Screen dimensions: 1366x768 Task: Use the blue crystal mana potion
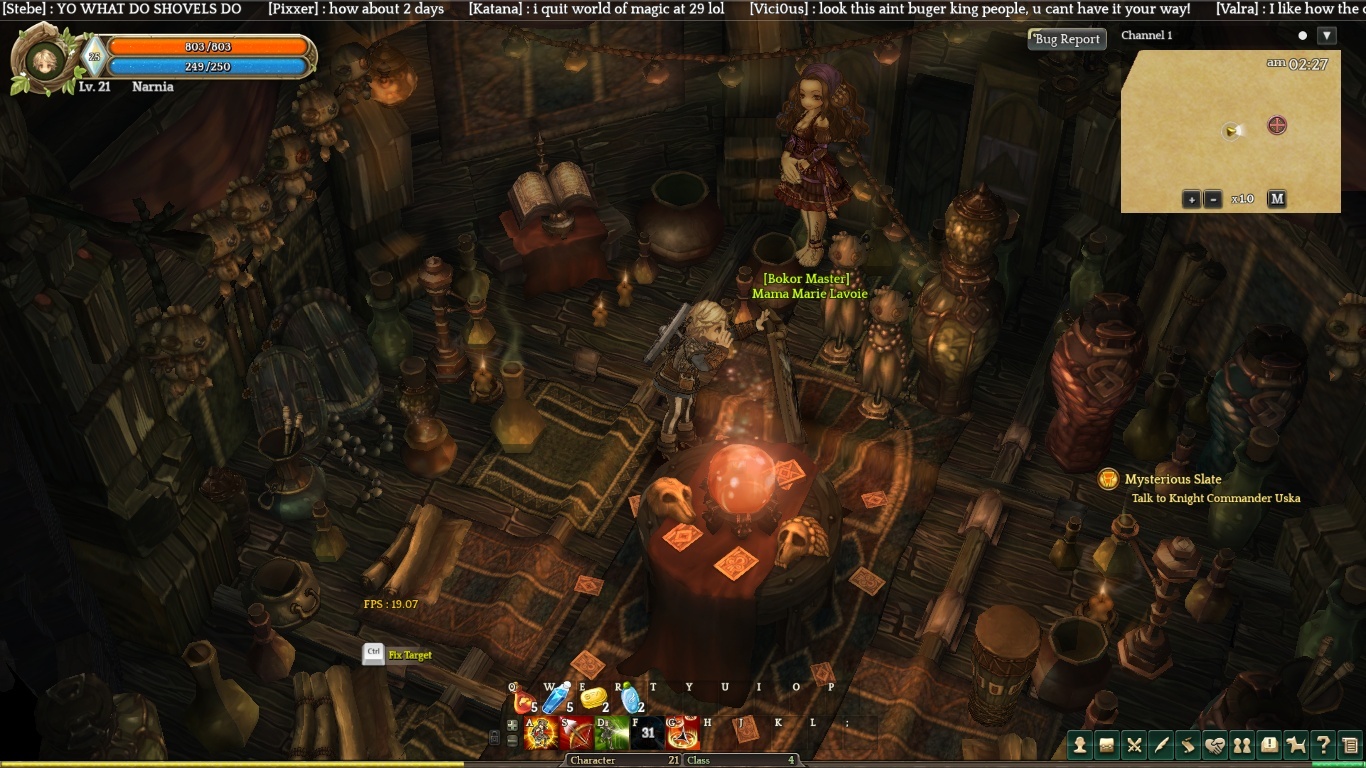pyautogui.click(x=555, y=700)
